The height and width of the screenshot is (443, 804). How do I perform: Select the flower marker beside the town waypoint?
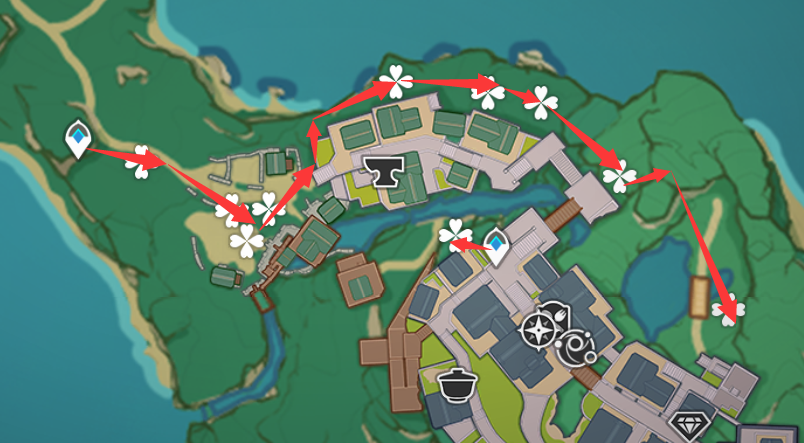point(454,233)
